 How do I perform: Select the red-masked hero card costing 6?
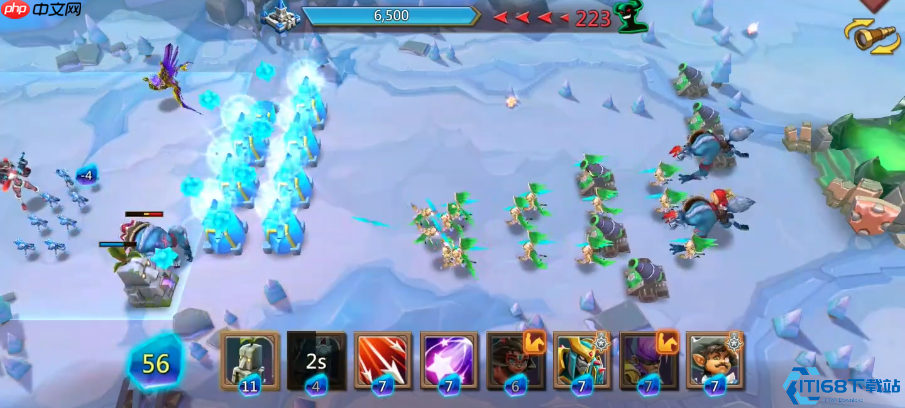pyautogui.click(x=515, y=360)
